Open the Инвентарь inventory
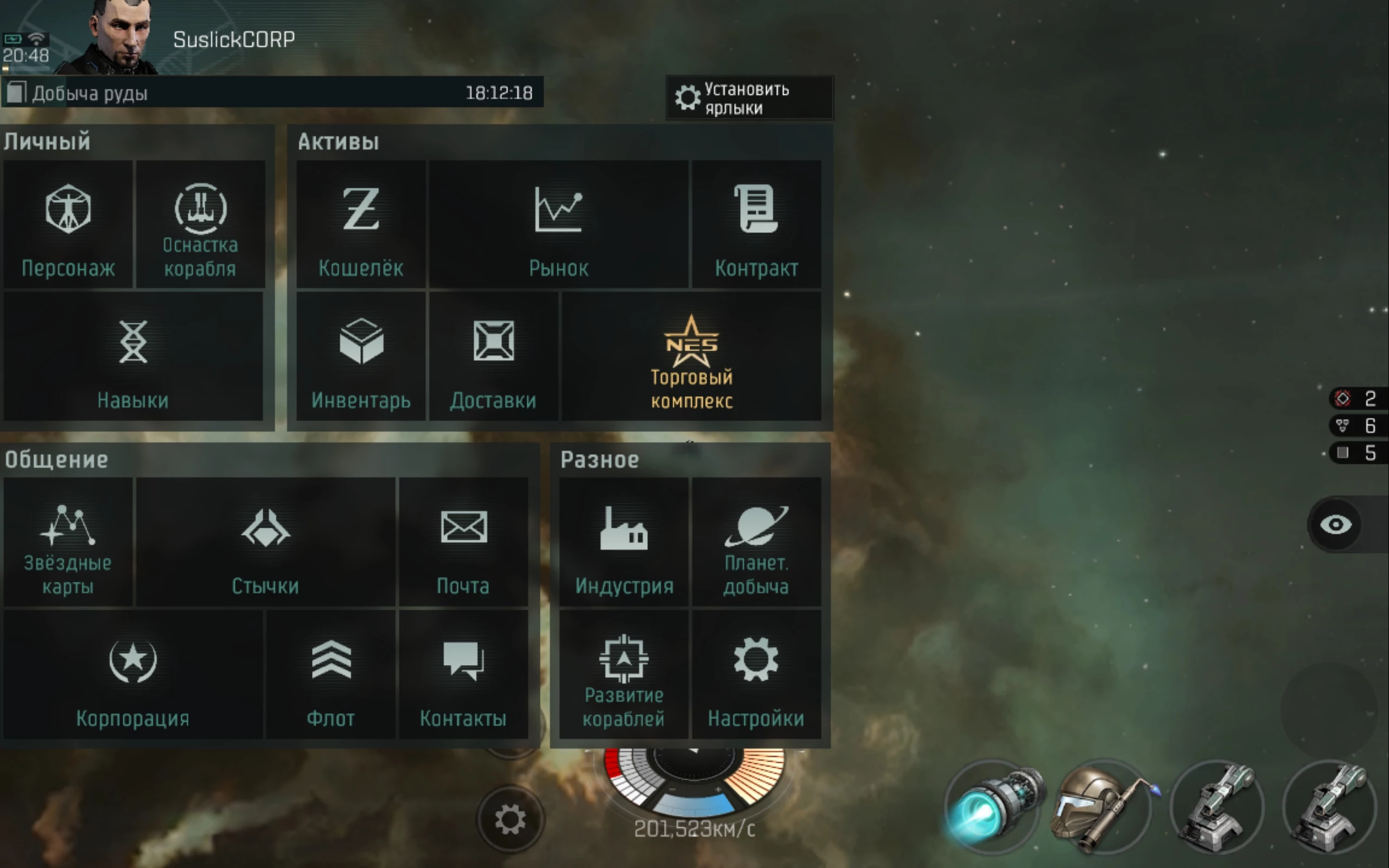Image resolution: width=1389 pixels, height=868 pixels. click(x=360, y=359)
